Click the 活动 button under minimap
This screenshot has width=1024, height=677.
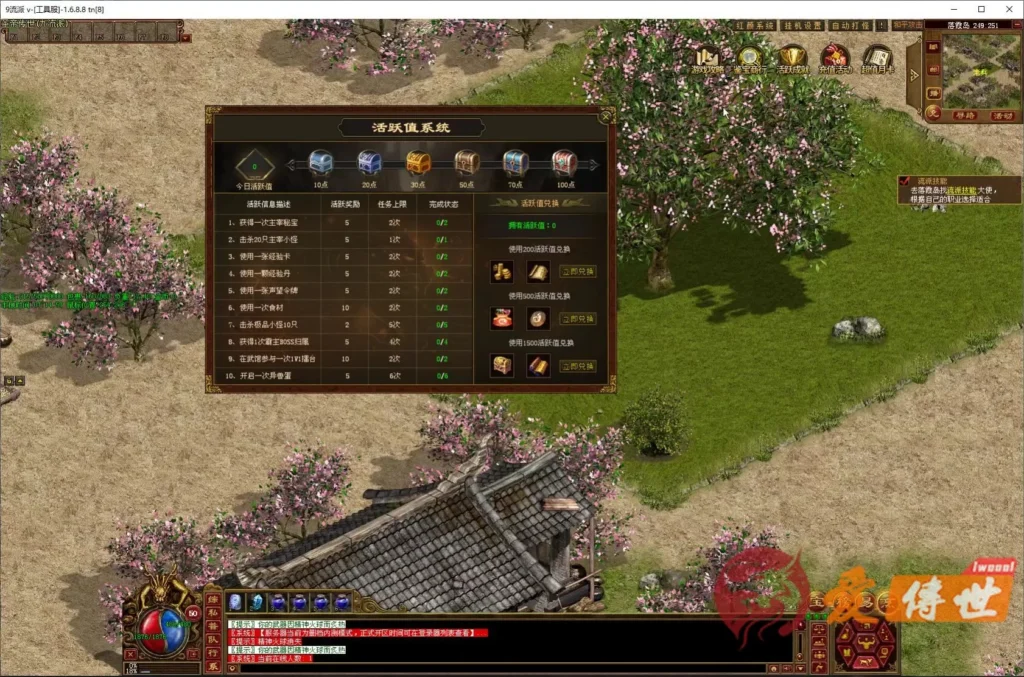[x=1002, y=116]
